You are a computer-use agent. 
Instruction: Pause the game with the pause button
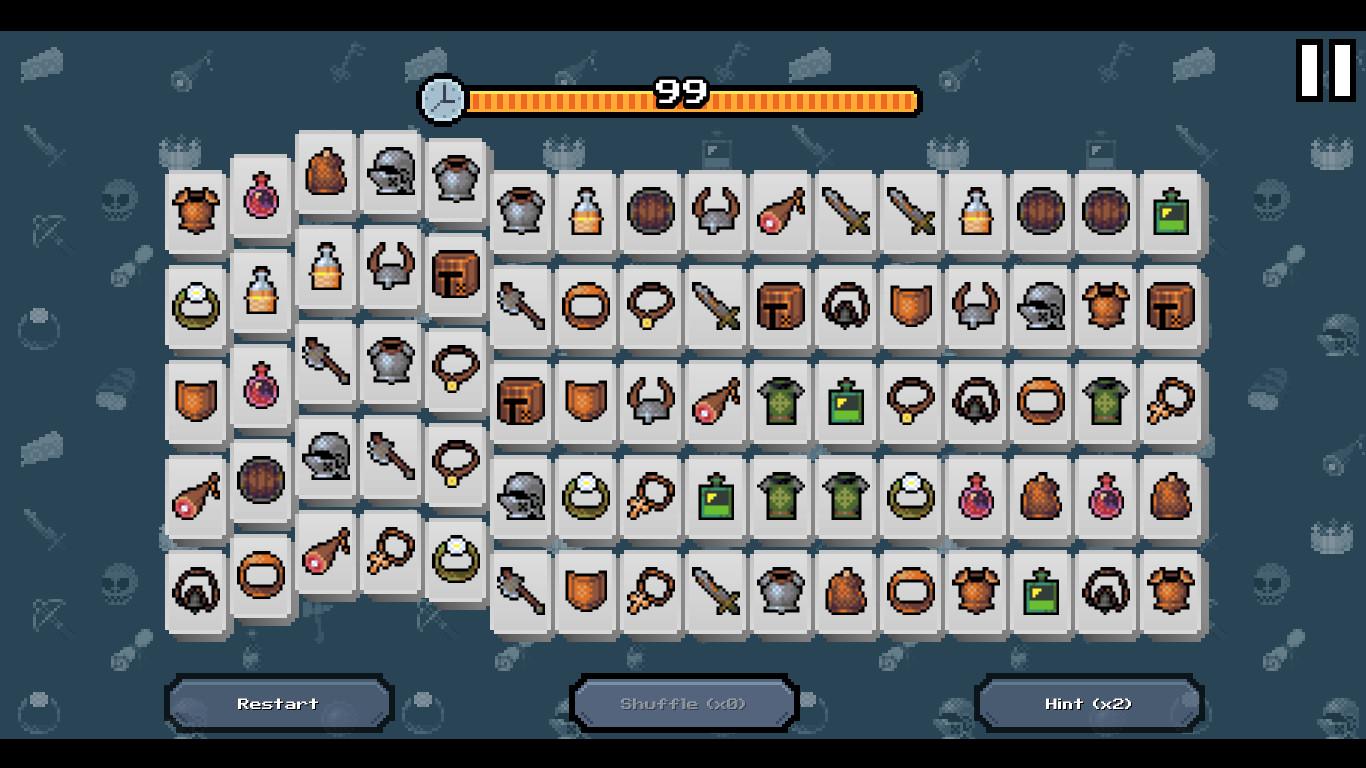coord(1325,70)
